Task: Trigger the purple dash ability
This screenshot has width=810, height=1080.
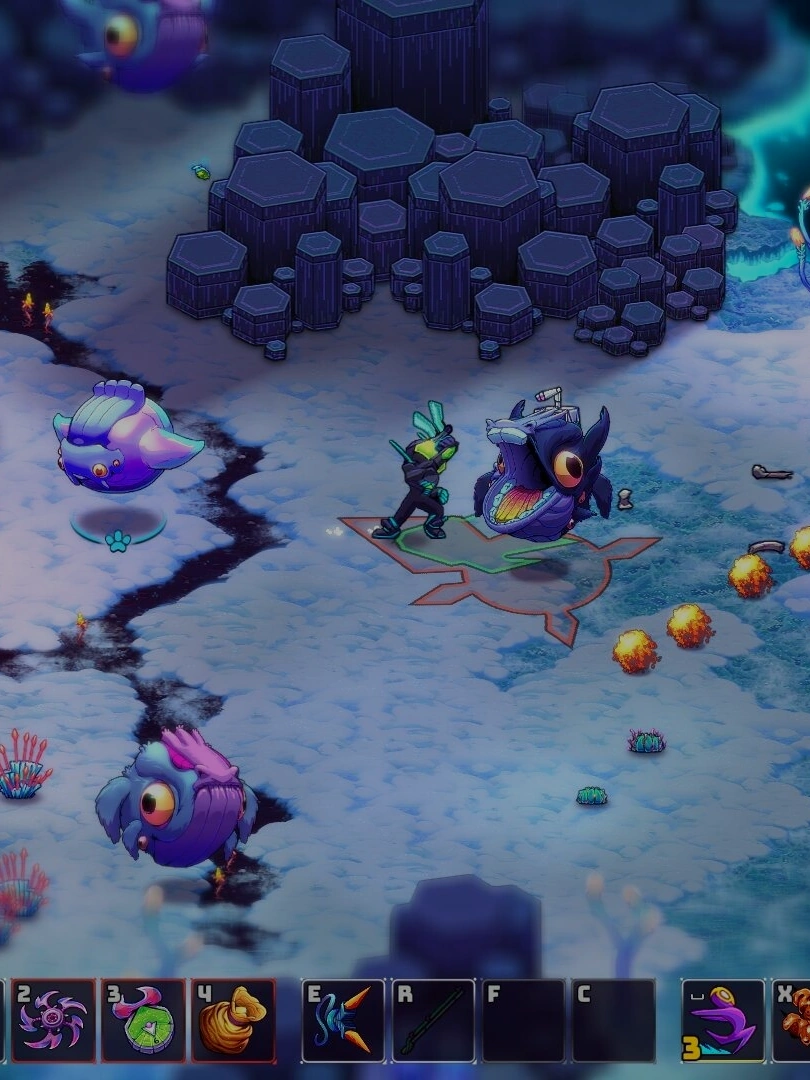Action: pyautogui.click(x=723, y=1020)
